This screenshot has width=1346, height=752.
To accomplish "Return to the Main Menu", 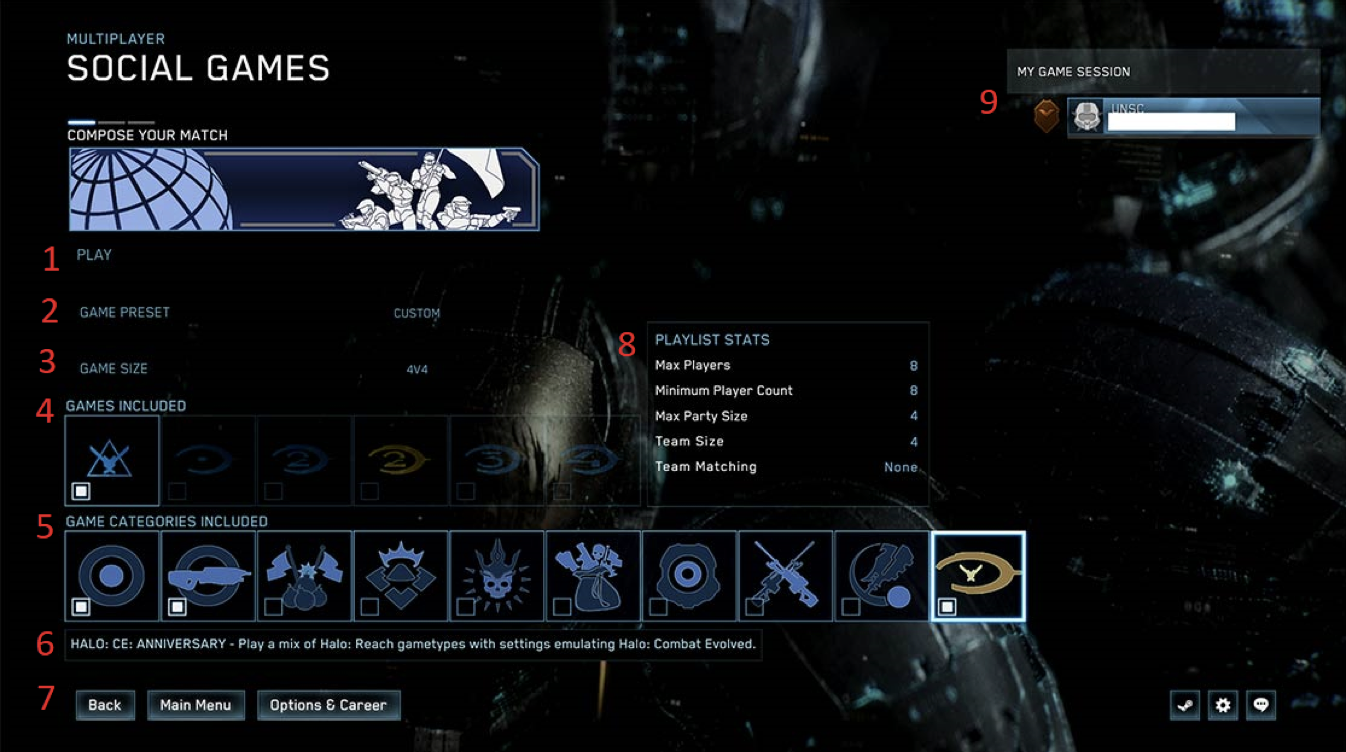I will [x=196, y=705].
